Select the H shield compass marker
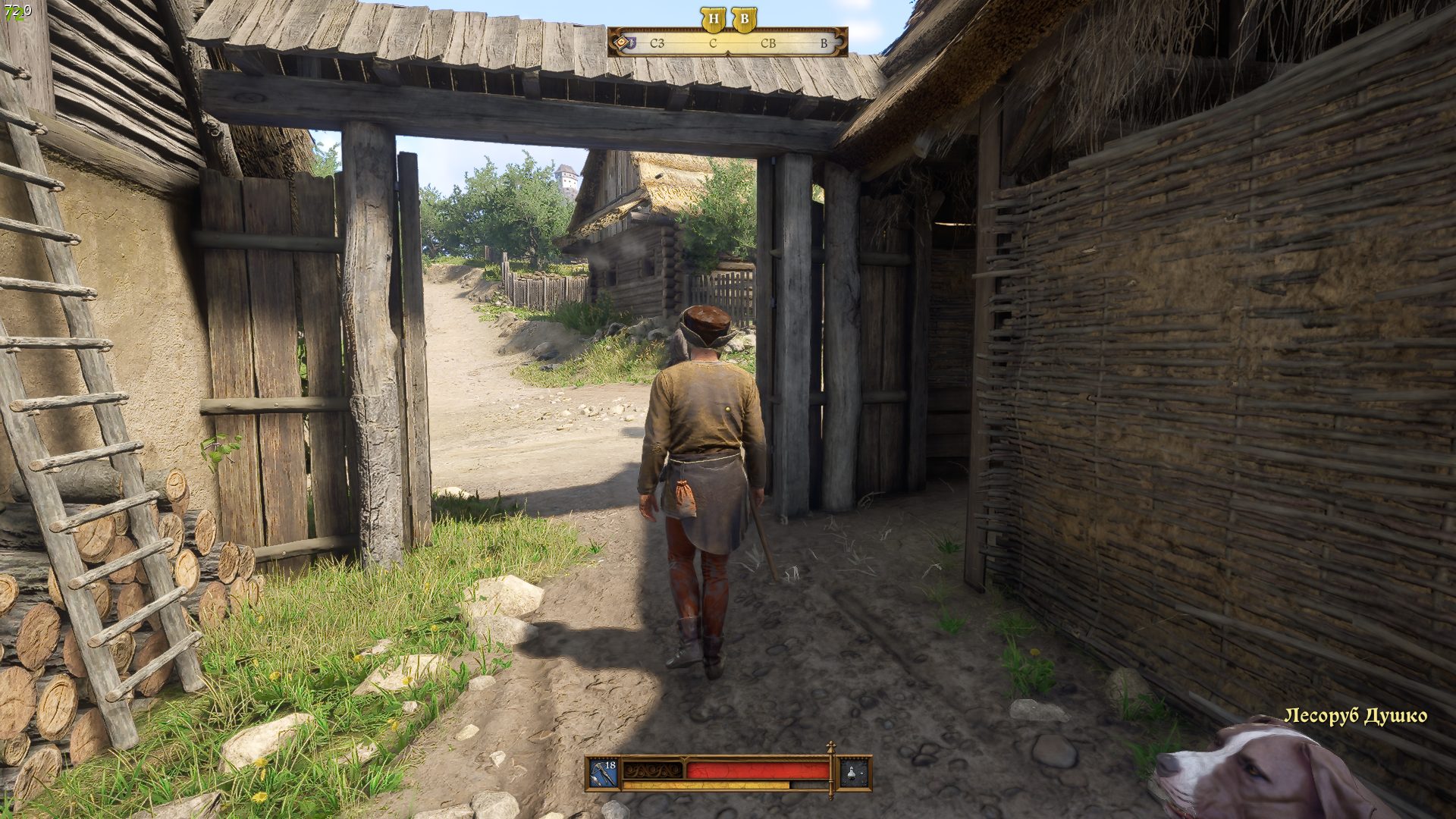This screenshot has height=819, width=1456. coord(713,20)
